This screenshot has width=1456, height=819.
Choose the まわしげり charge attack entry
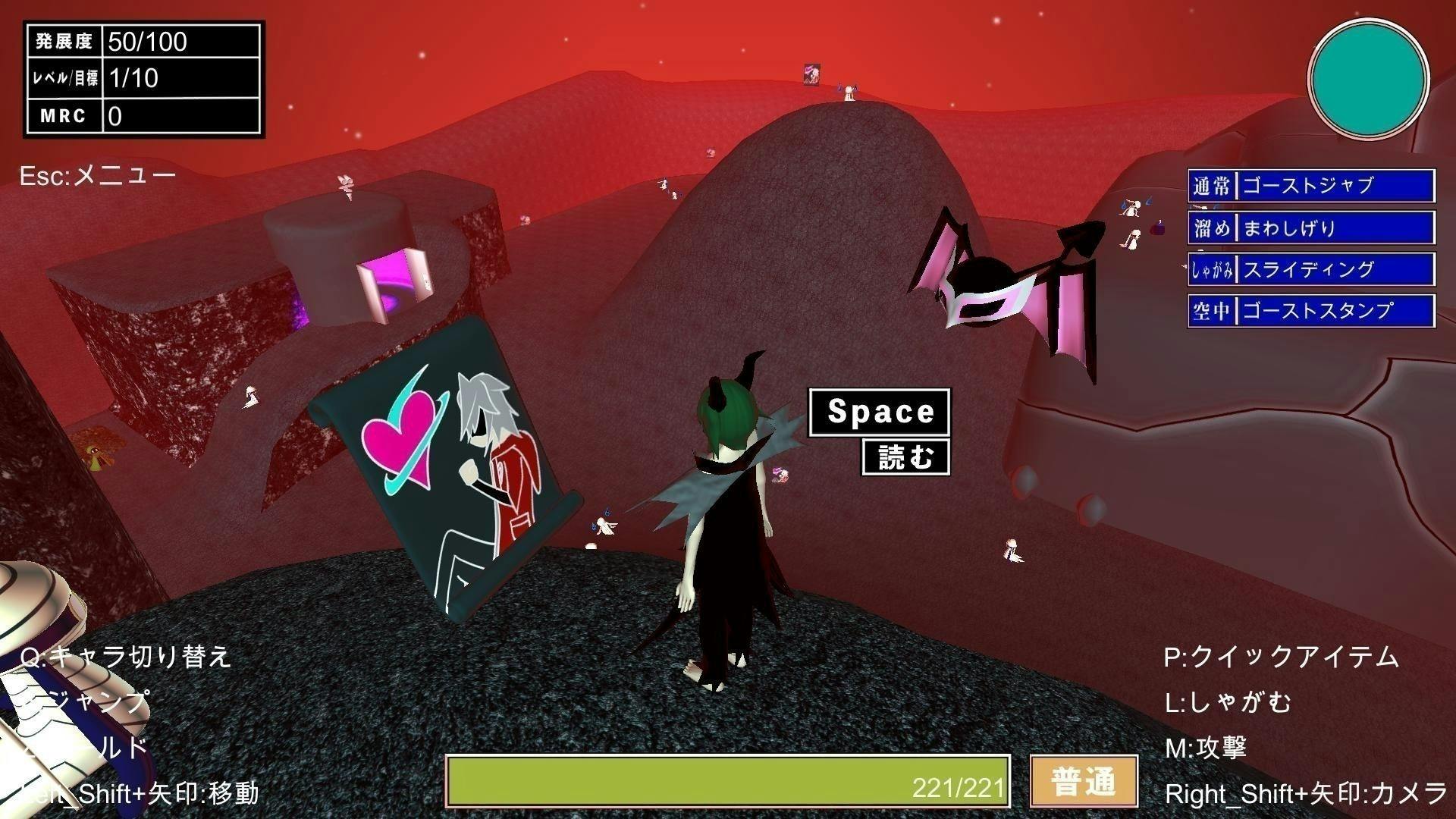click(1310, 227)
